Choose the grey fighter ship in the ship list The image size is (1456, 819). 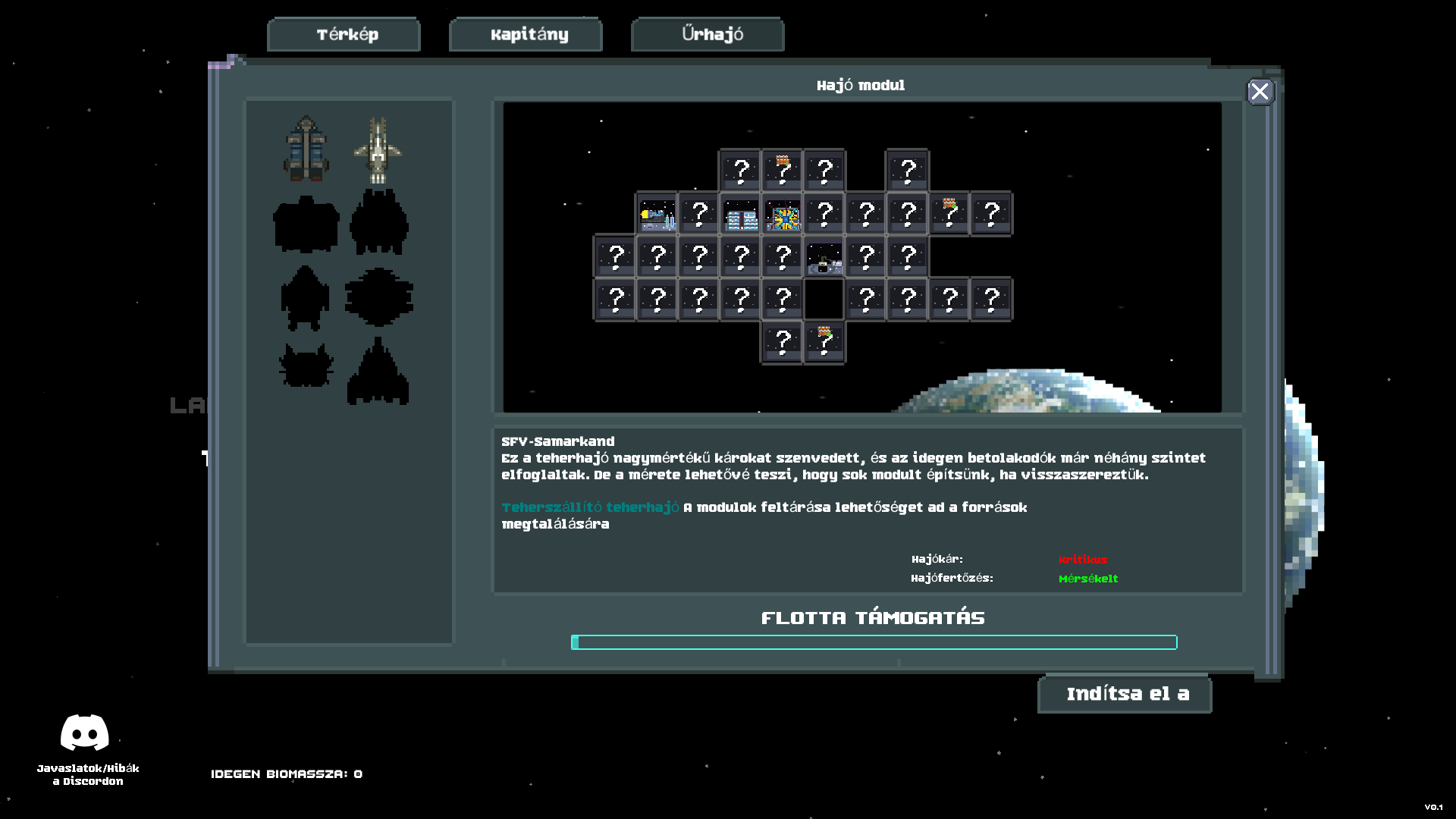click(x=378, y=149)
